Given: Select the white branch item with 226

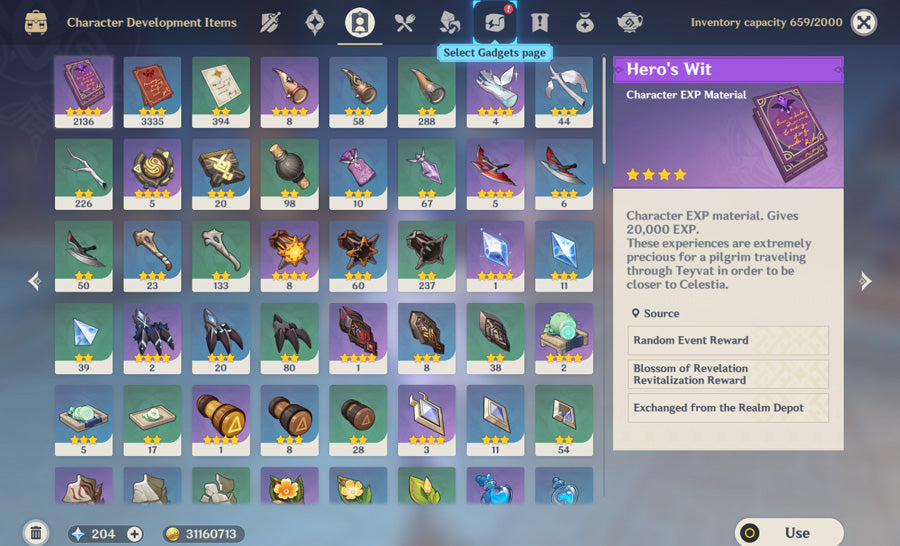Looking at the screenshot, I should (x=84, y=174).
